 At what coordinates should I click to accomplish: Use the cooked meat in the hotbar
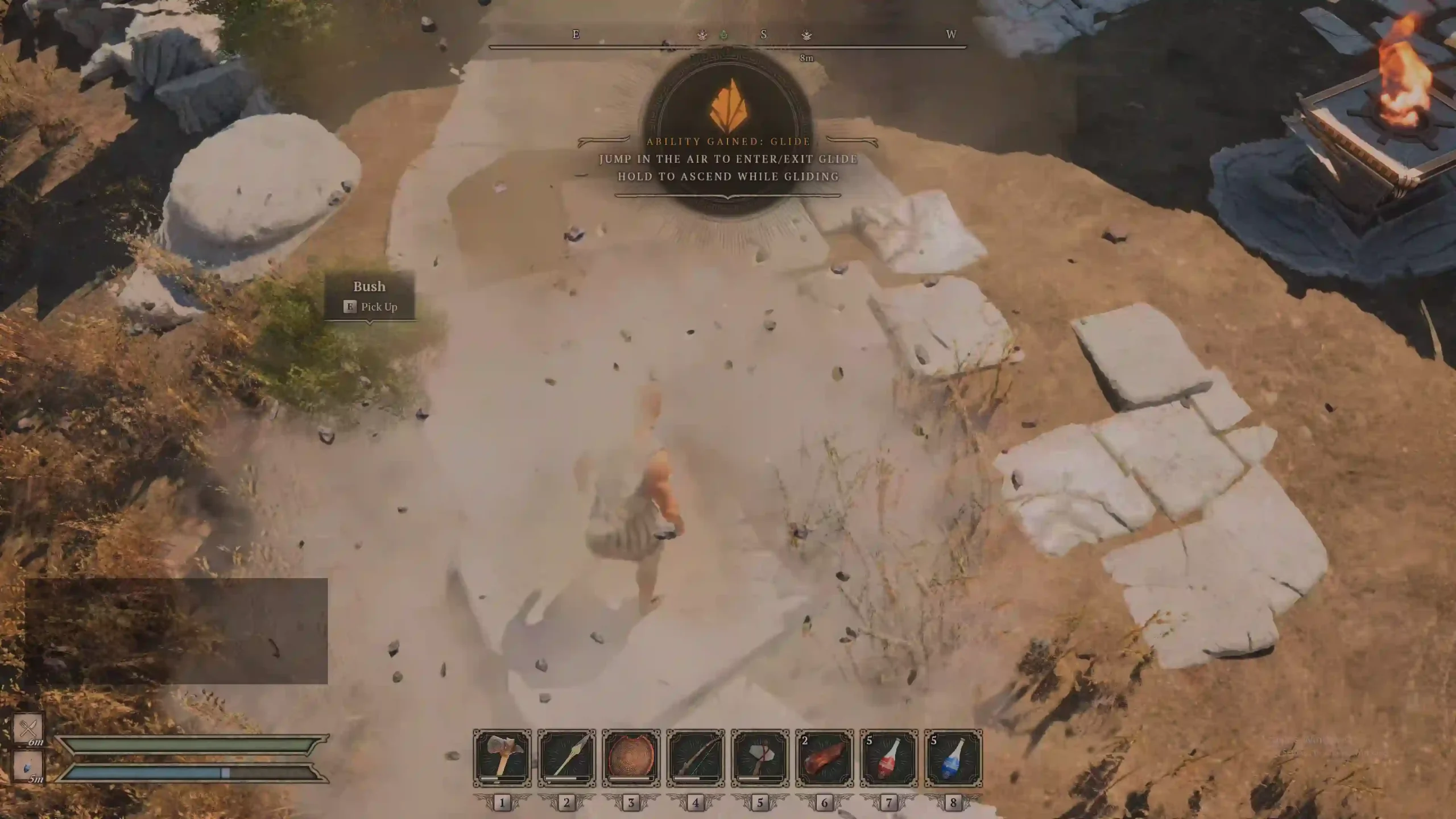(824, 758)
